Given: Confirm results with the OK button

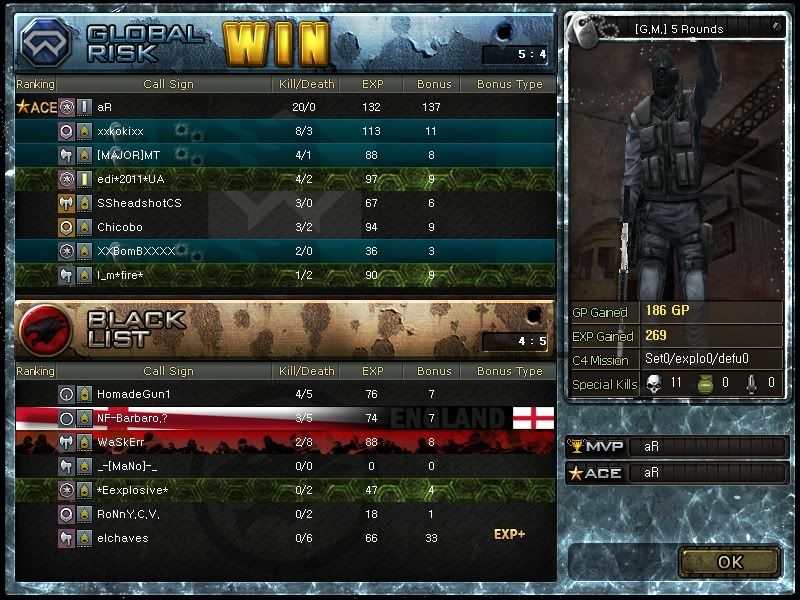Looking at the screenshot, I should (729, 562).
